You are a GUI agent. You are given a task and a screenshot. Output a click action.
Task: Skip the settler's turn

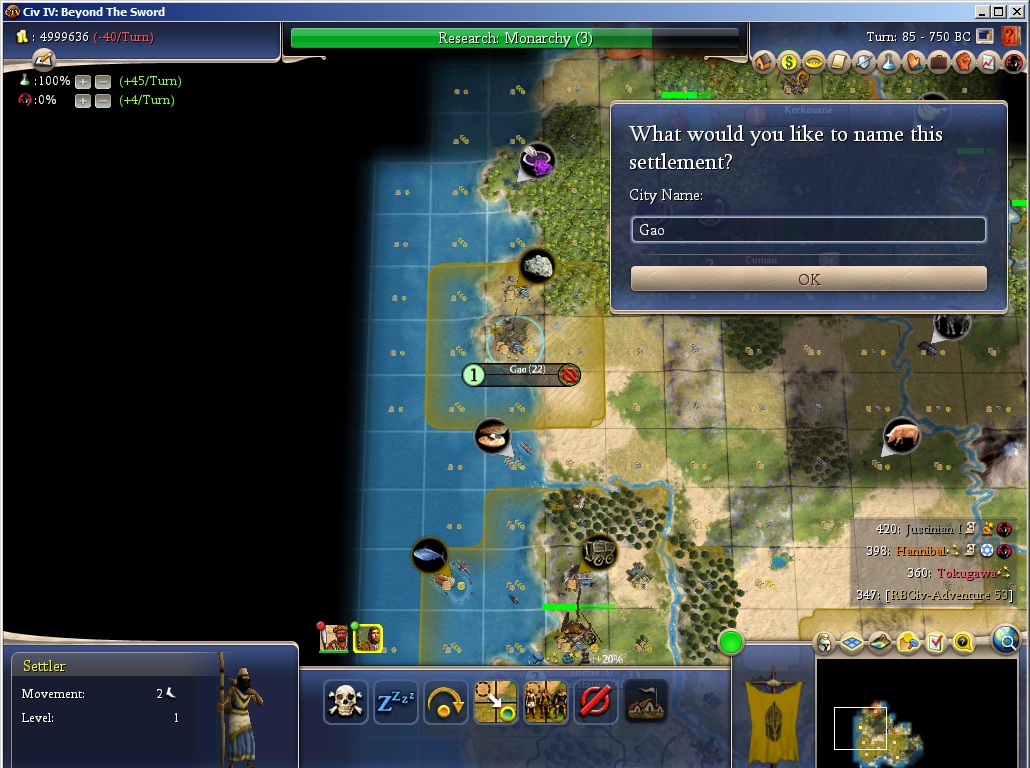coord(445,702)
